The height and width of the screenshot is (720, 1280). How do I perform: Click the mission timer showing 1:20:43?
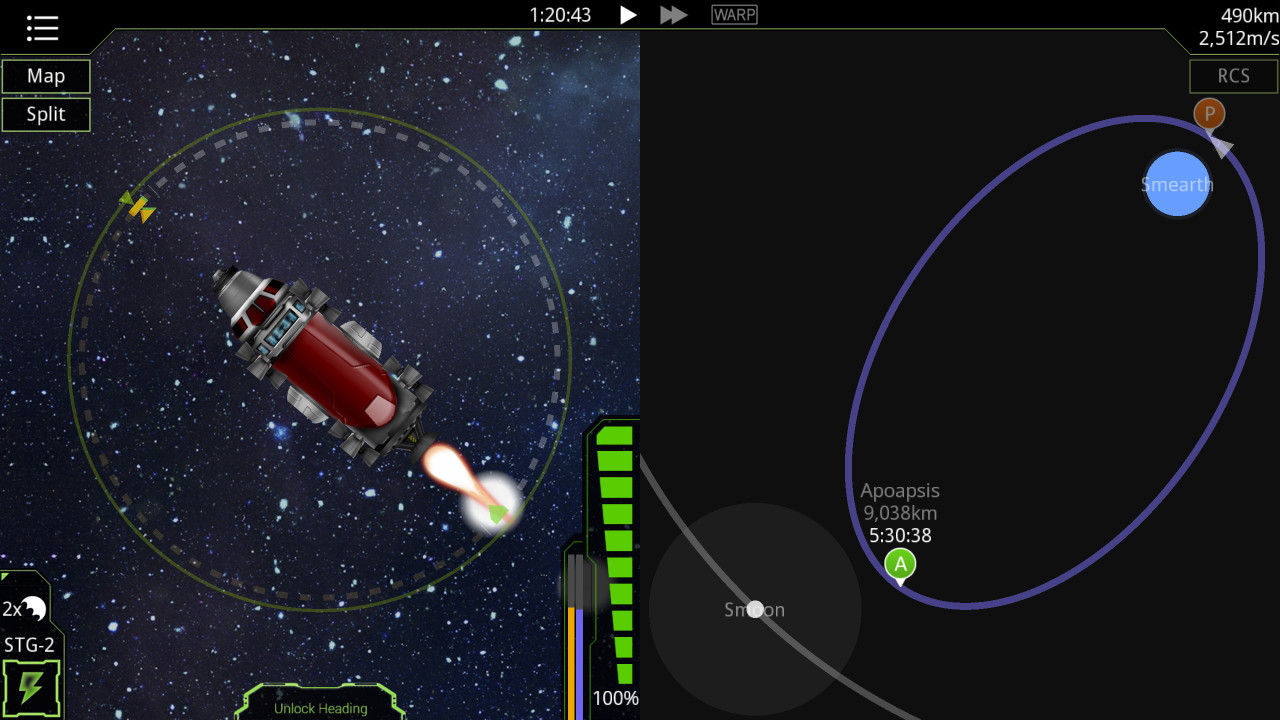point(560,15)
